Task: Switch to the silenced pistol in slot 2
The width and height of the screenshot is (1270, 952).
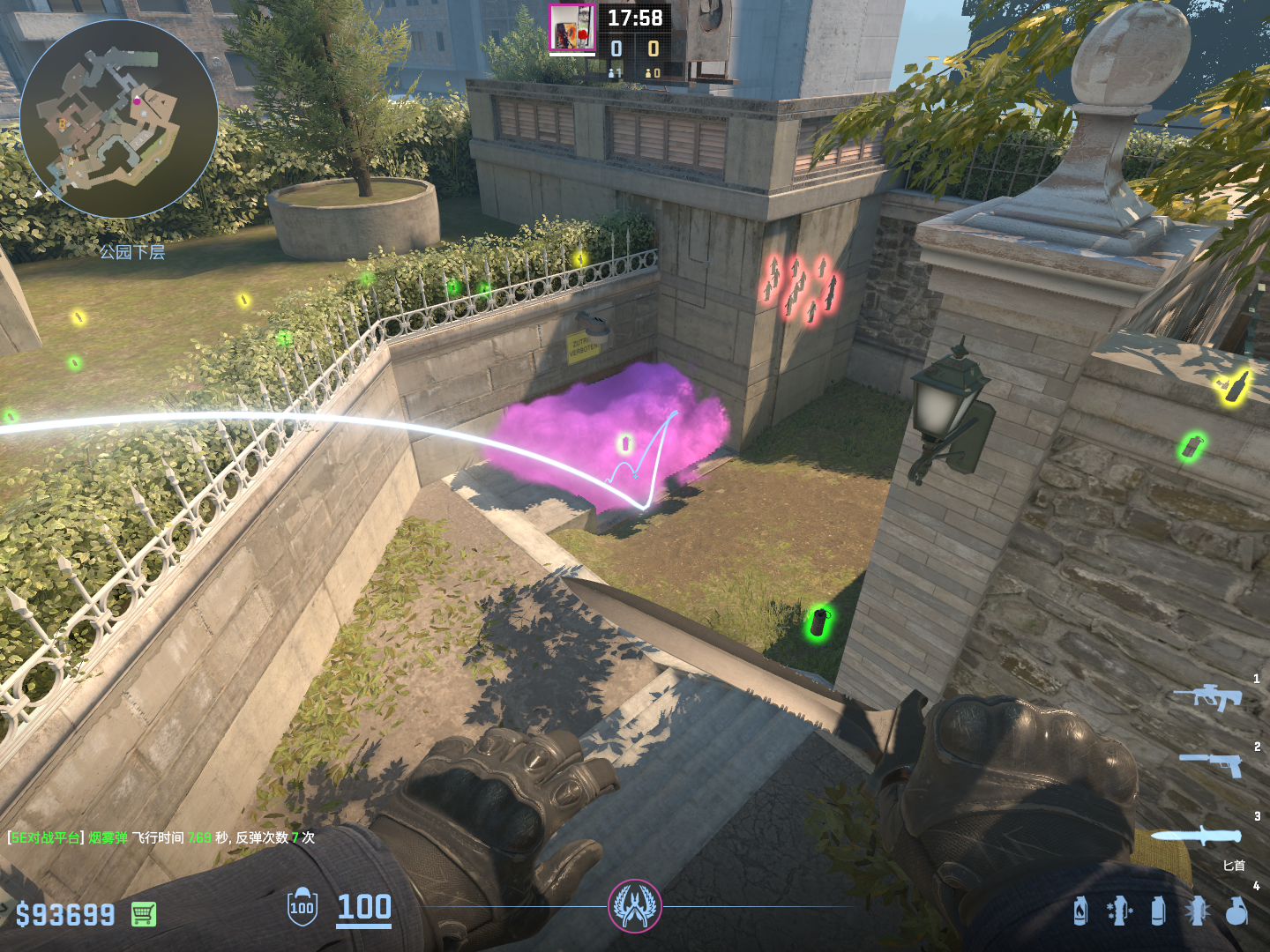Action: click(x=1212, y=763)
